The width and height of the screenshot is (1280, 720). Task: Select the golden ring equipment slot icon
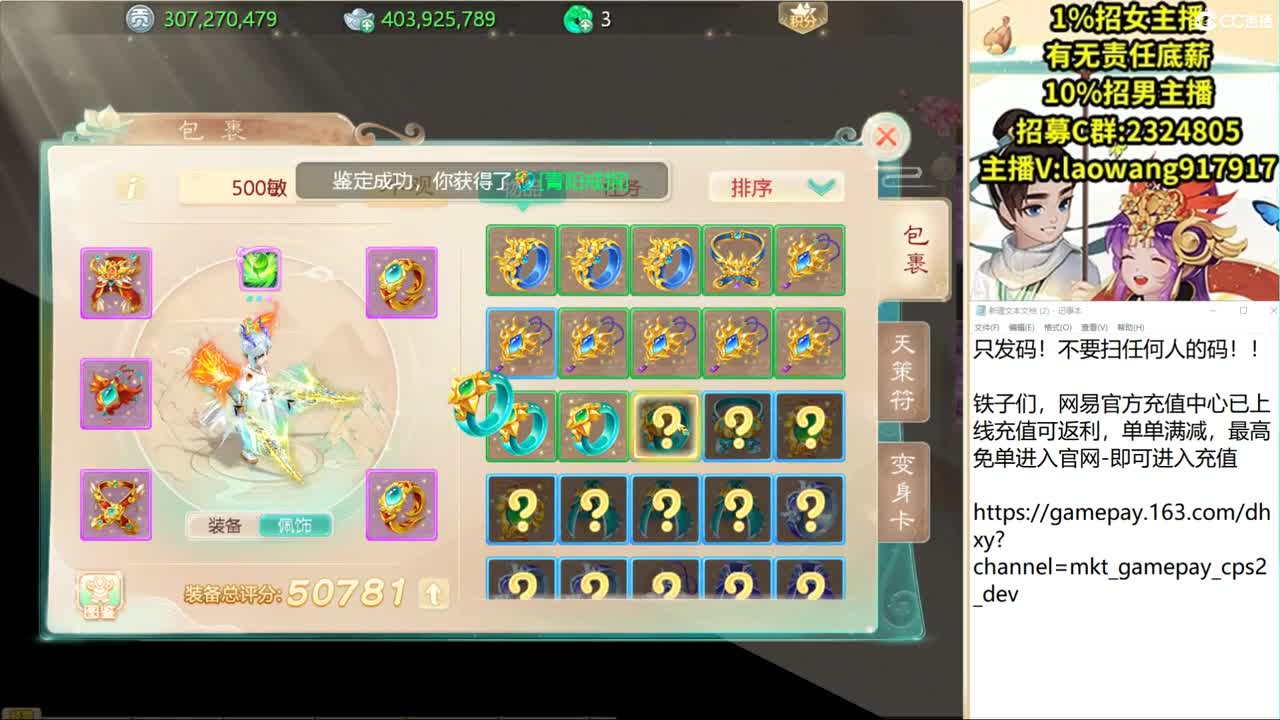403,284
